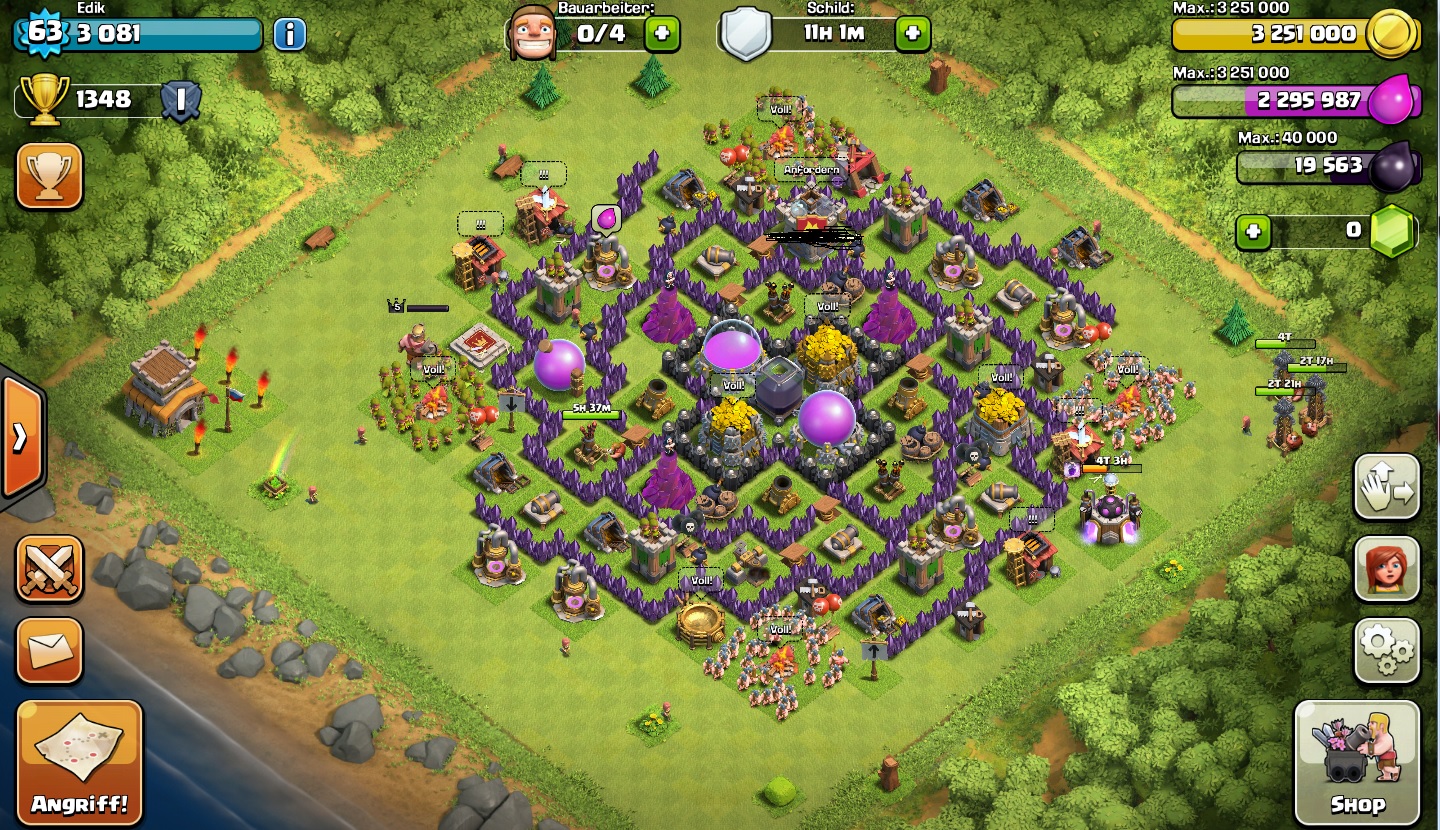Image resolution: width=1440 pixels, height=830 pixels.
Task: Start an attack with the Angriff! button
Action: (79, 761)
